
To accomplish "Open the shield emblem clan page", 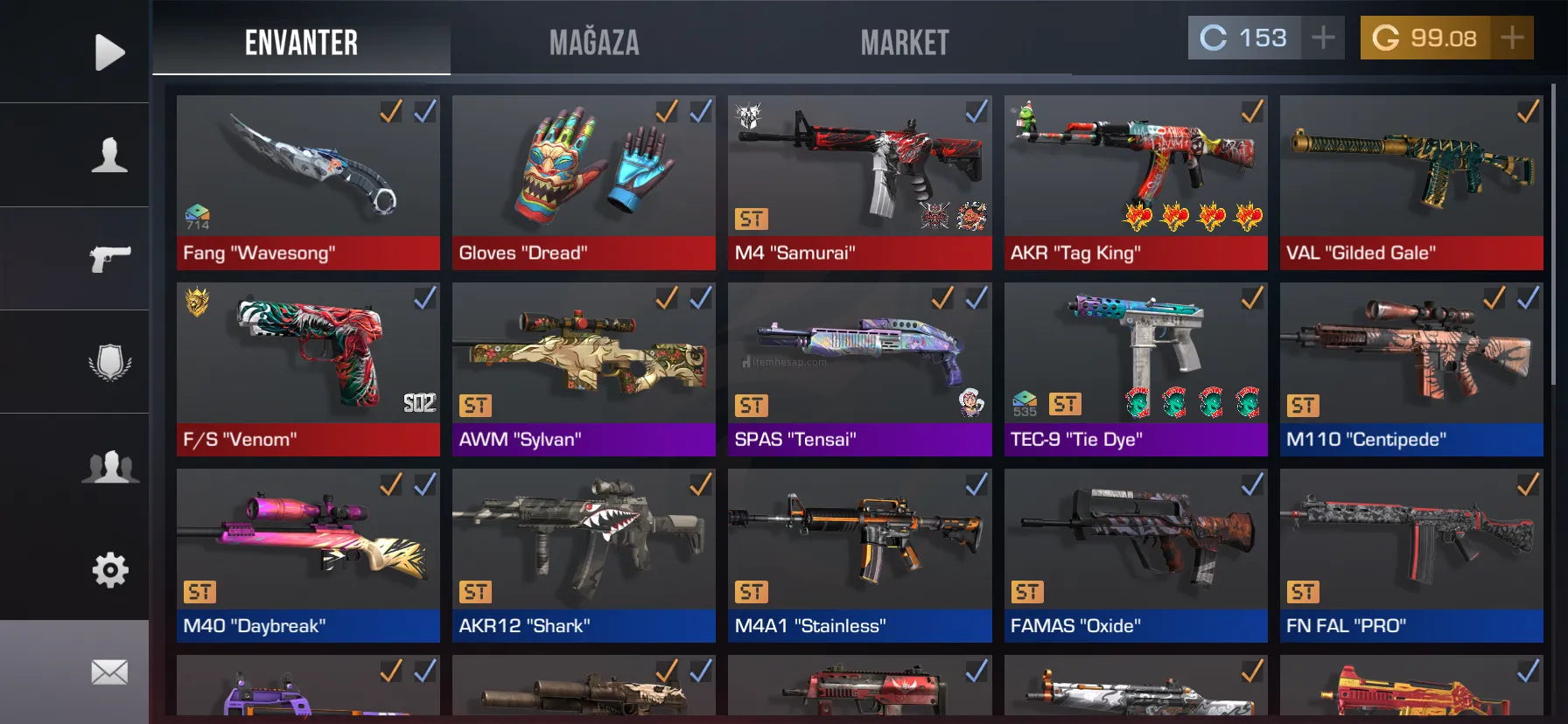I will click(x=109, y=361).
